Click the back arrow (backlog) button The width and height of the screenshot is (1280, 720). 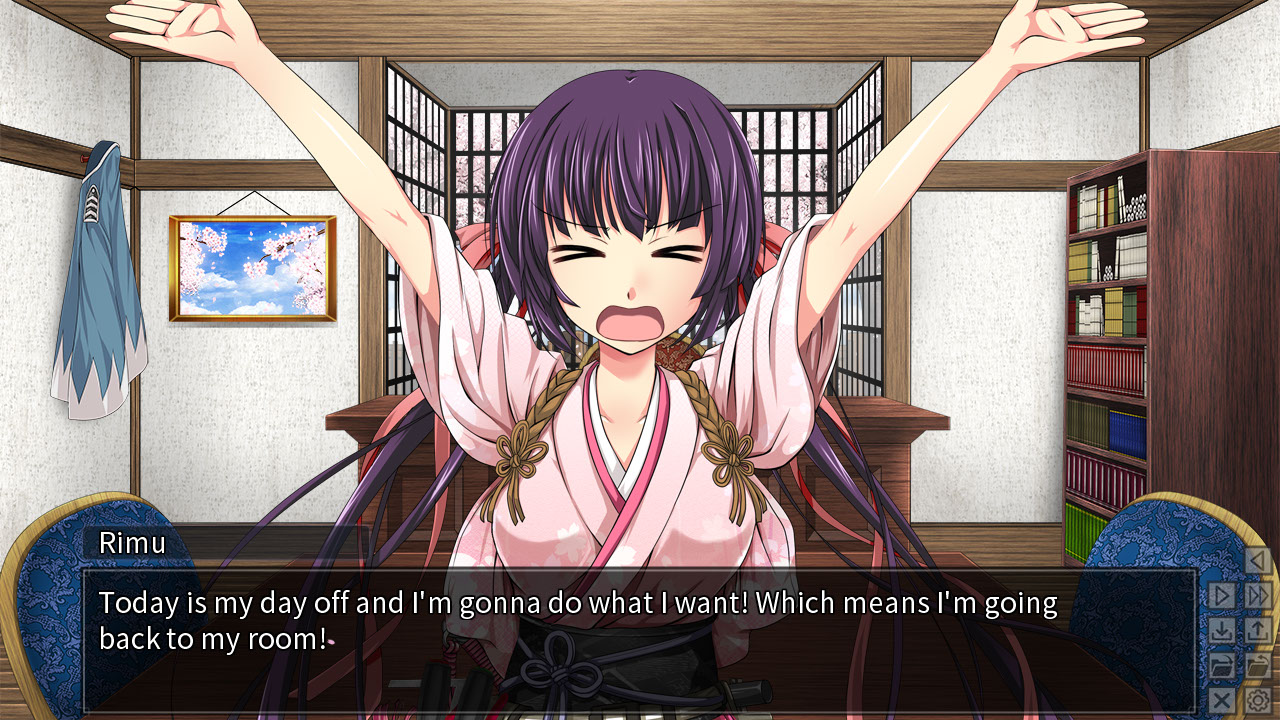click(x=1257, y=561)
